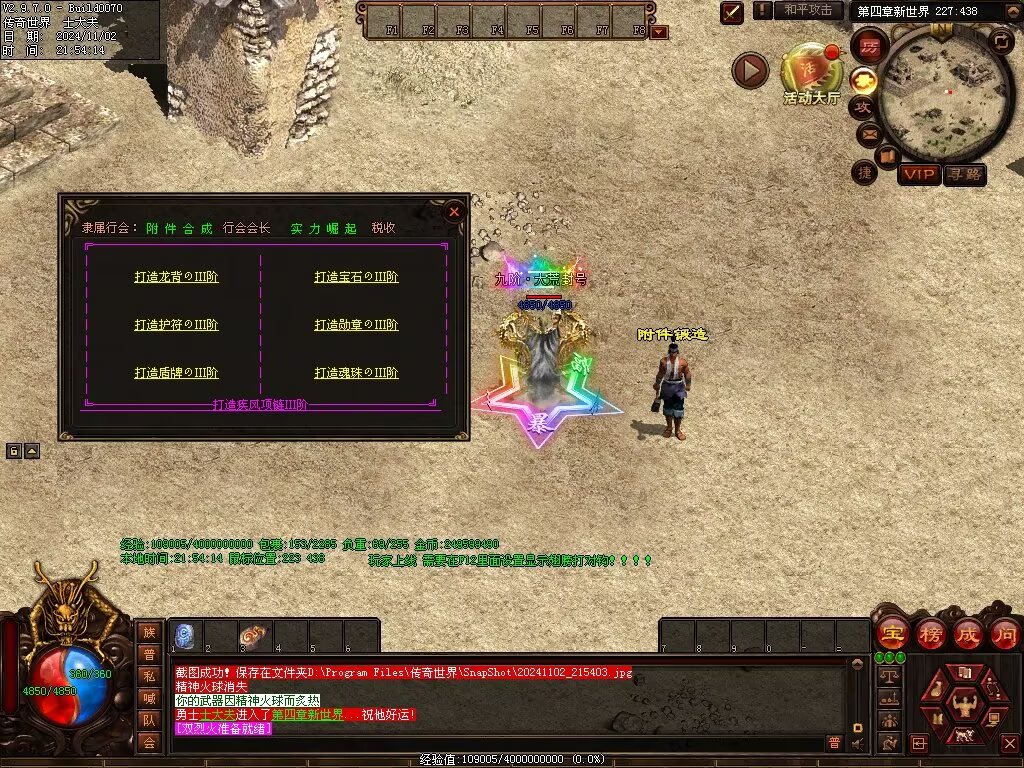Click 打造疾风项链III阶 at the dialog bottom
The width and height of the screenshot is (1024, 768).
(260, 405)
